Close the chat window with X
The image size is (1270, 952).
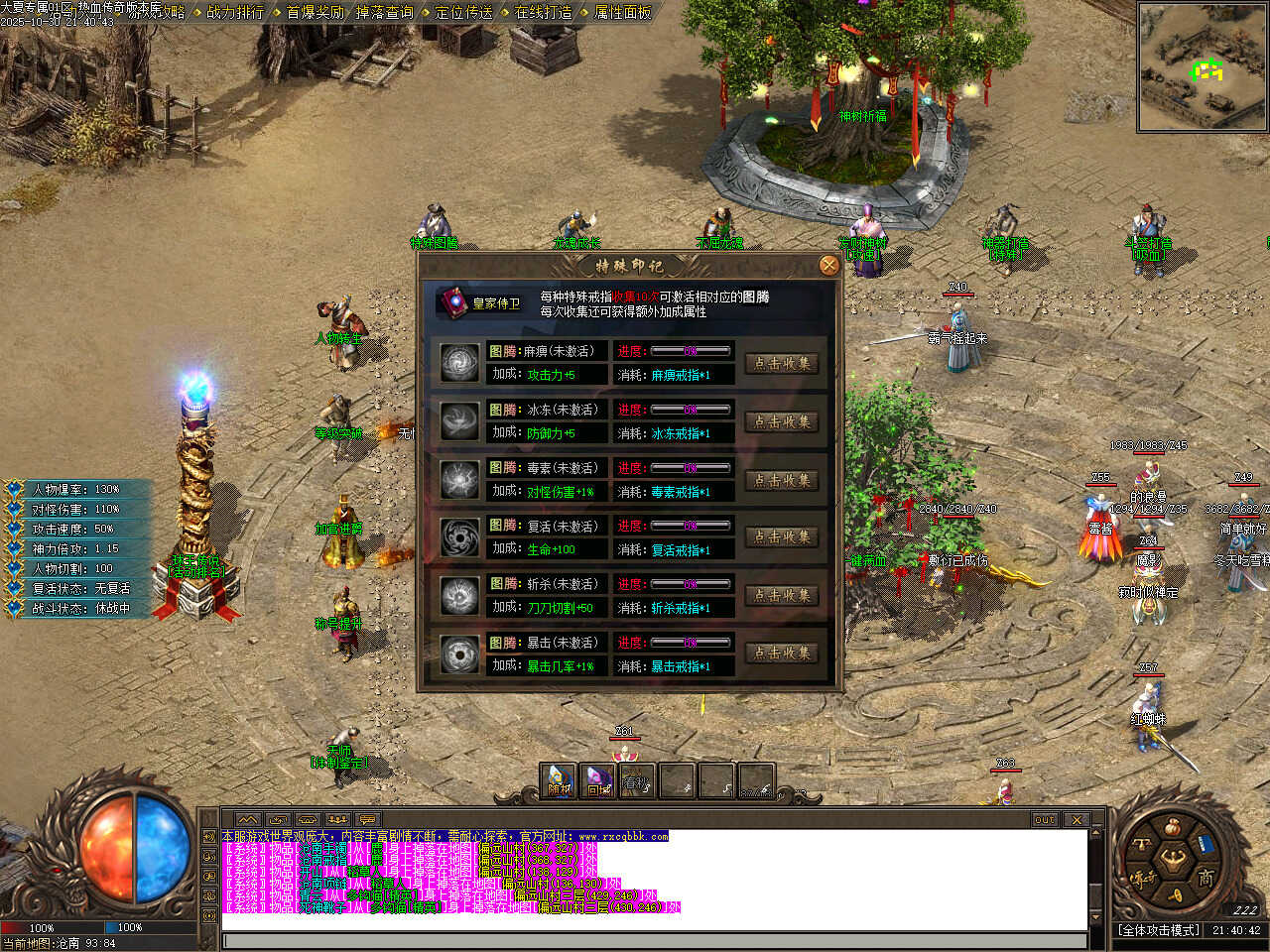[1077, 820]
